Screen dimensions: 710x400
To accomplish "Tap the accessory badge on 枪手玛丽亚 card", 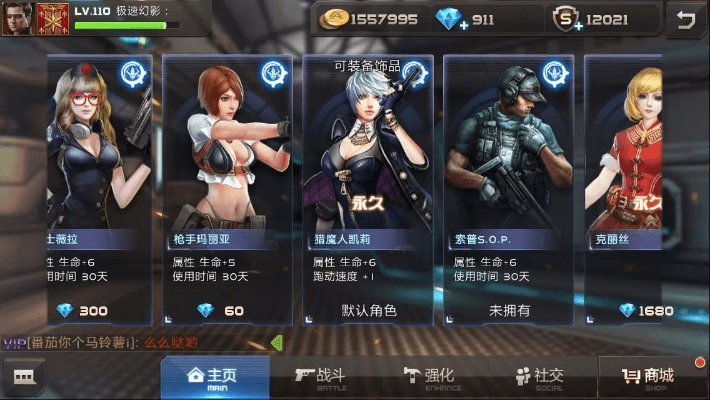I will pos(273,73).
